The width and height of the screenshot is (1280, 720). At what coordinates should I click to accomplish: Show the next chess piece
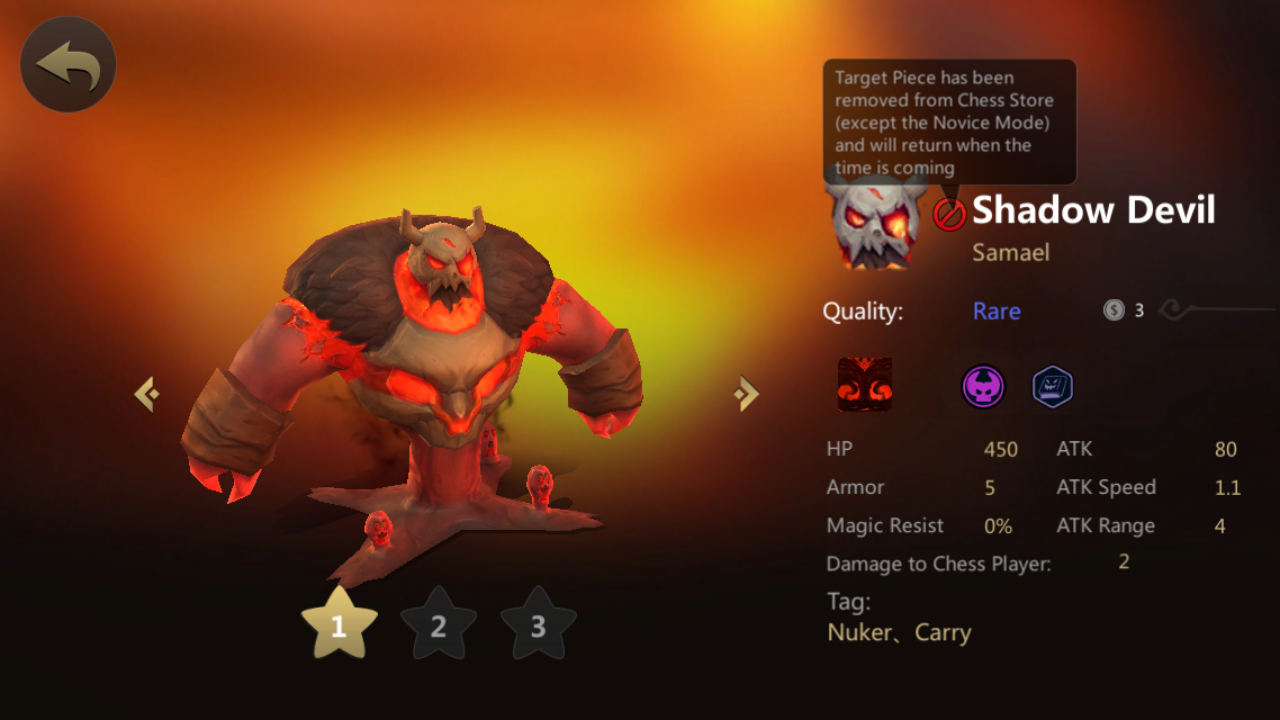coord(746,394)
